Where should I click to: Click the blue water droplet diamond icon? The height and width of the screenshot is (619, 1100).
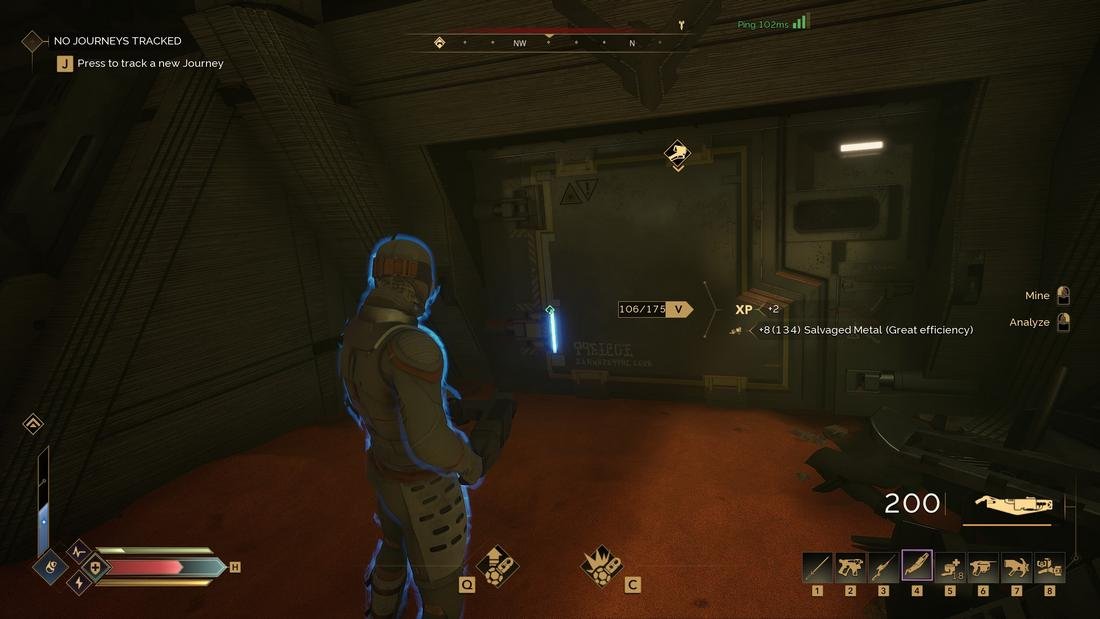click(x=49, y=567)
